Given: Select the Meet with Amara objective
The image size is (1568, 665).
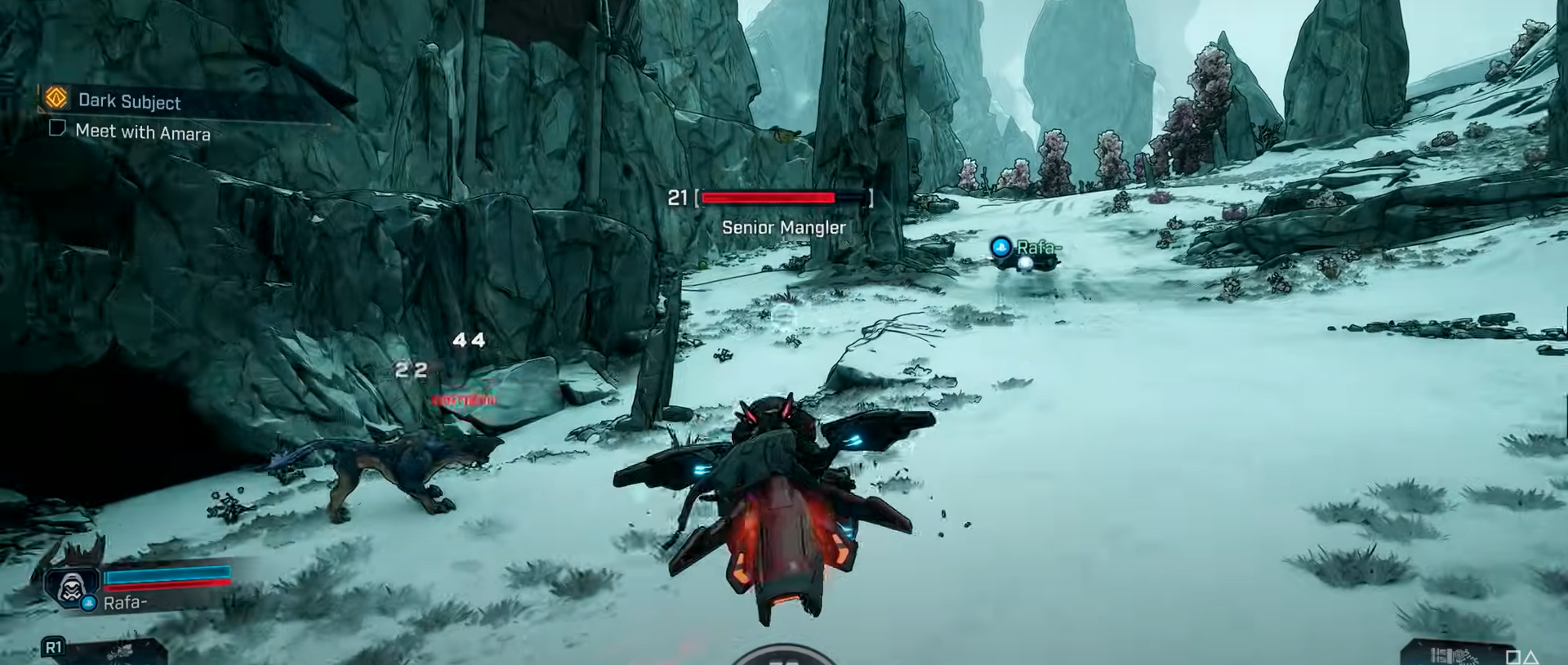Looking at the screenshot, I should (x=142, y=132).
